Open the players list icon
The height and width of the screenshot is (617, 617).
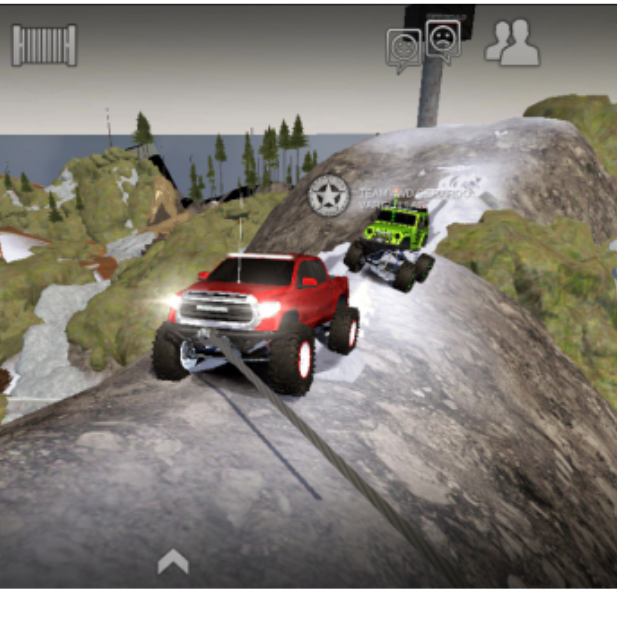click(512, 43)
